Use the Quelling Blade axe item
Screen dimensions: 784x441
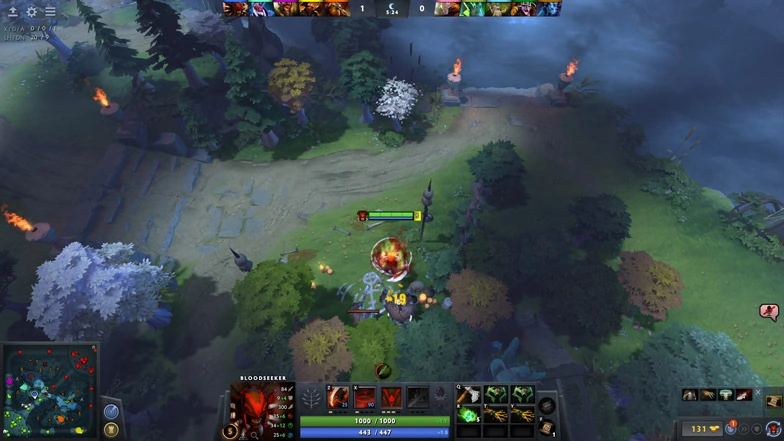coord(467,395)
